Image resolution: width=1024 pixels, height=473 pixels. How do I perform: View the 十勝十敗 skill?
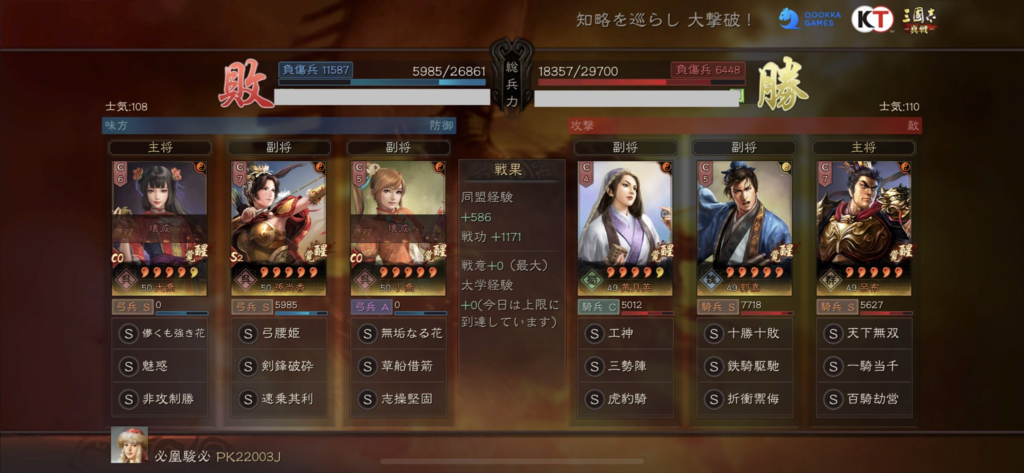745,334
